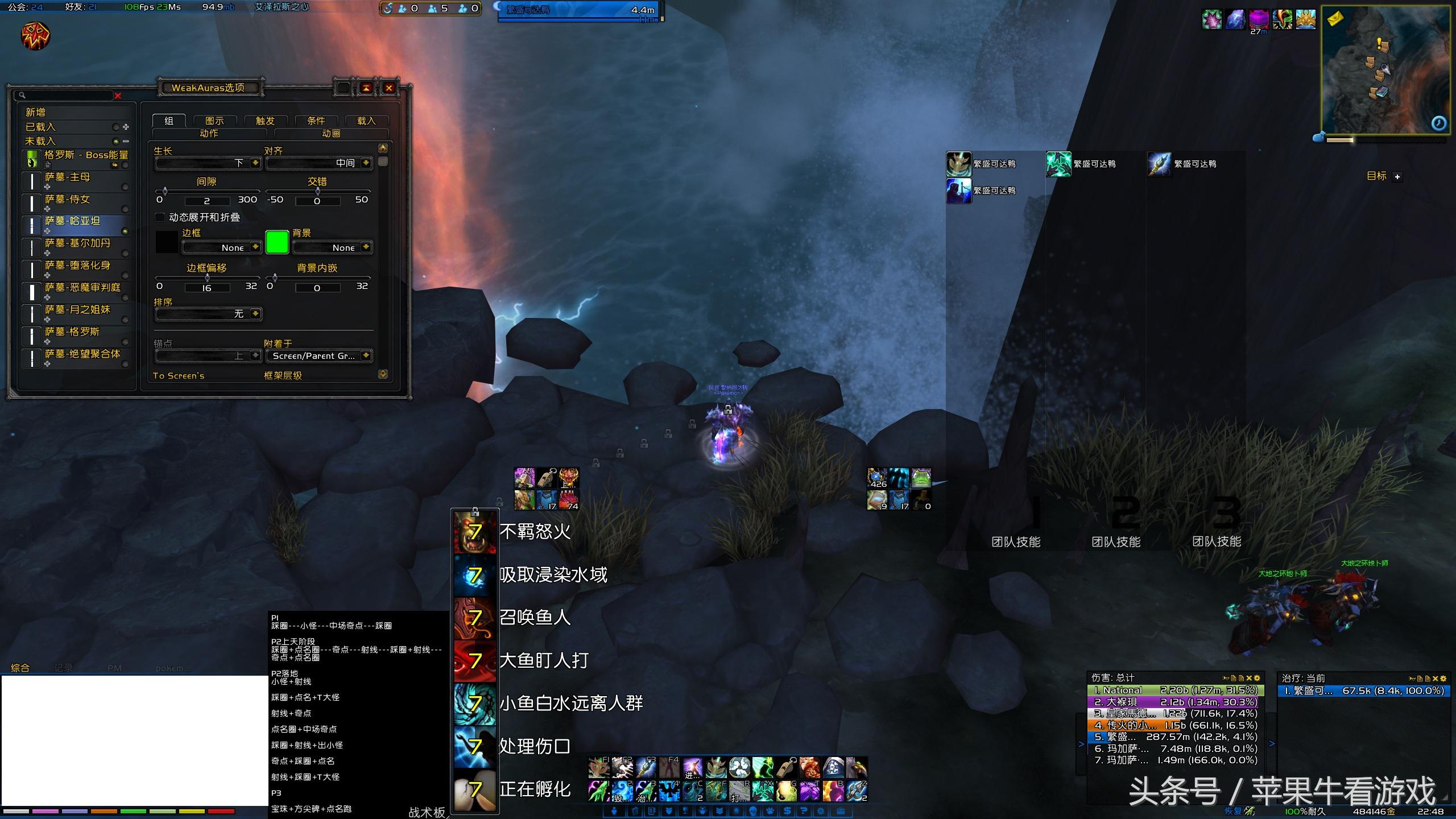The width and height of the screenshot is (1456, 819).
Task: Switch to the 综合 chat tab
Action: point(20,668)
